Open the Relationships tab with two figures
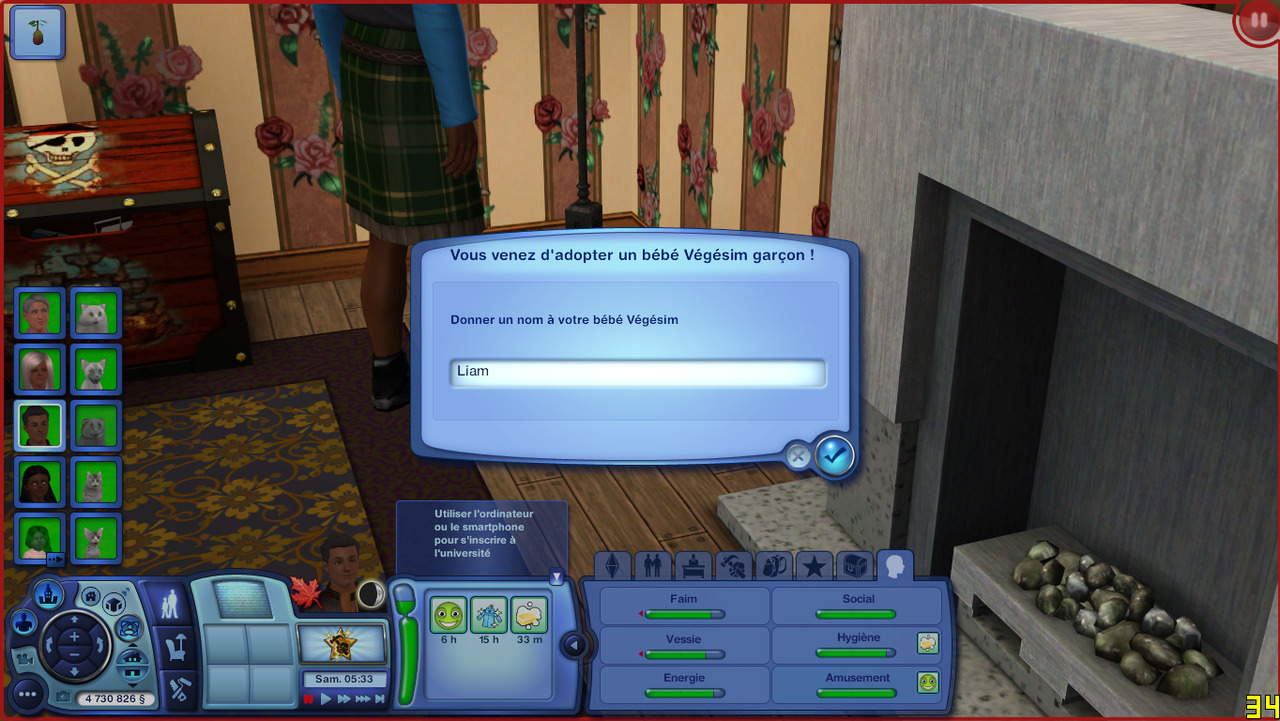 653,567
